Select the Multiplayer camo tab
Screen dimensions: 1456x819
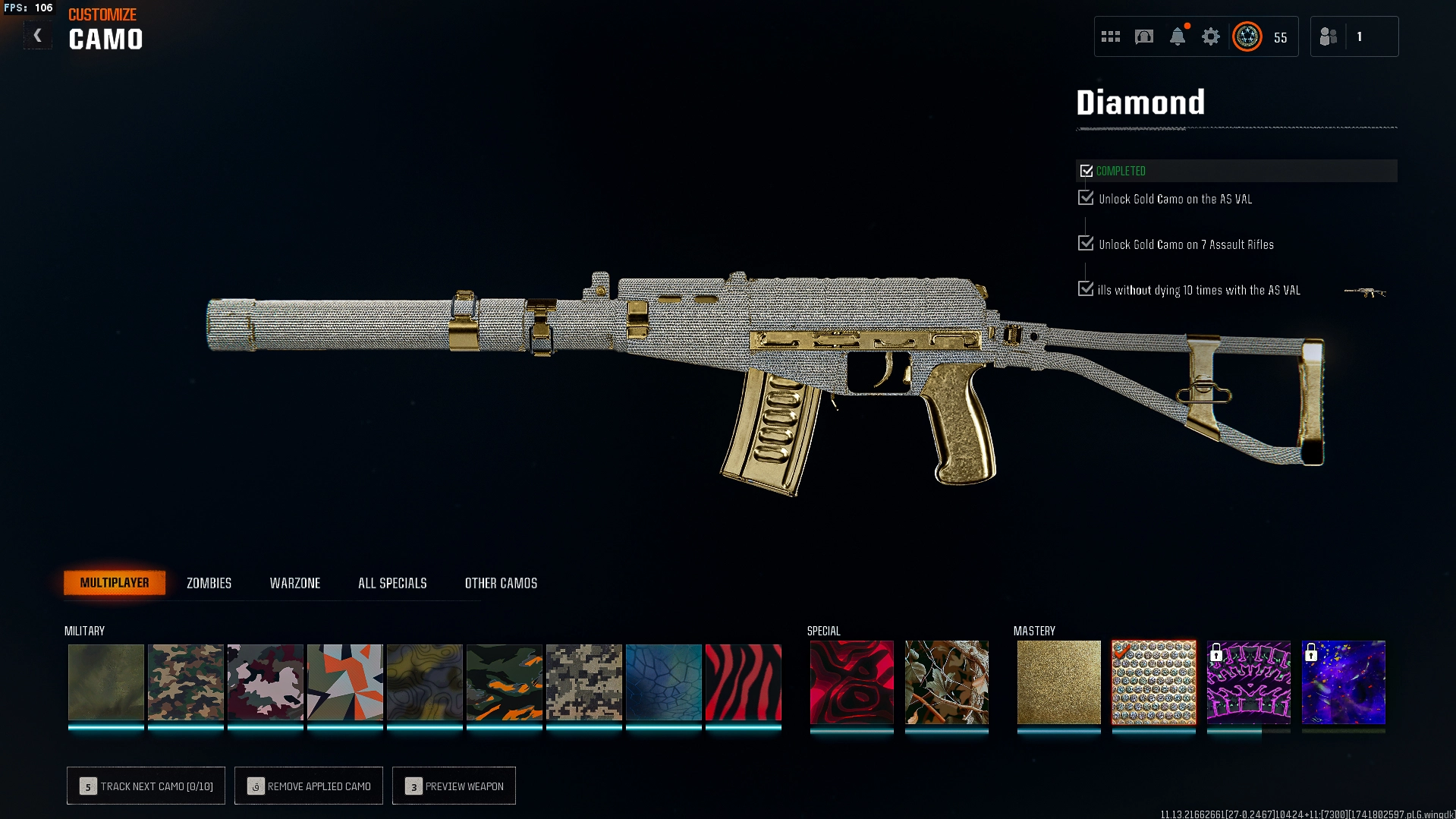(115, 583)
